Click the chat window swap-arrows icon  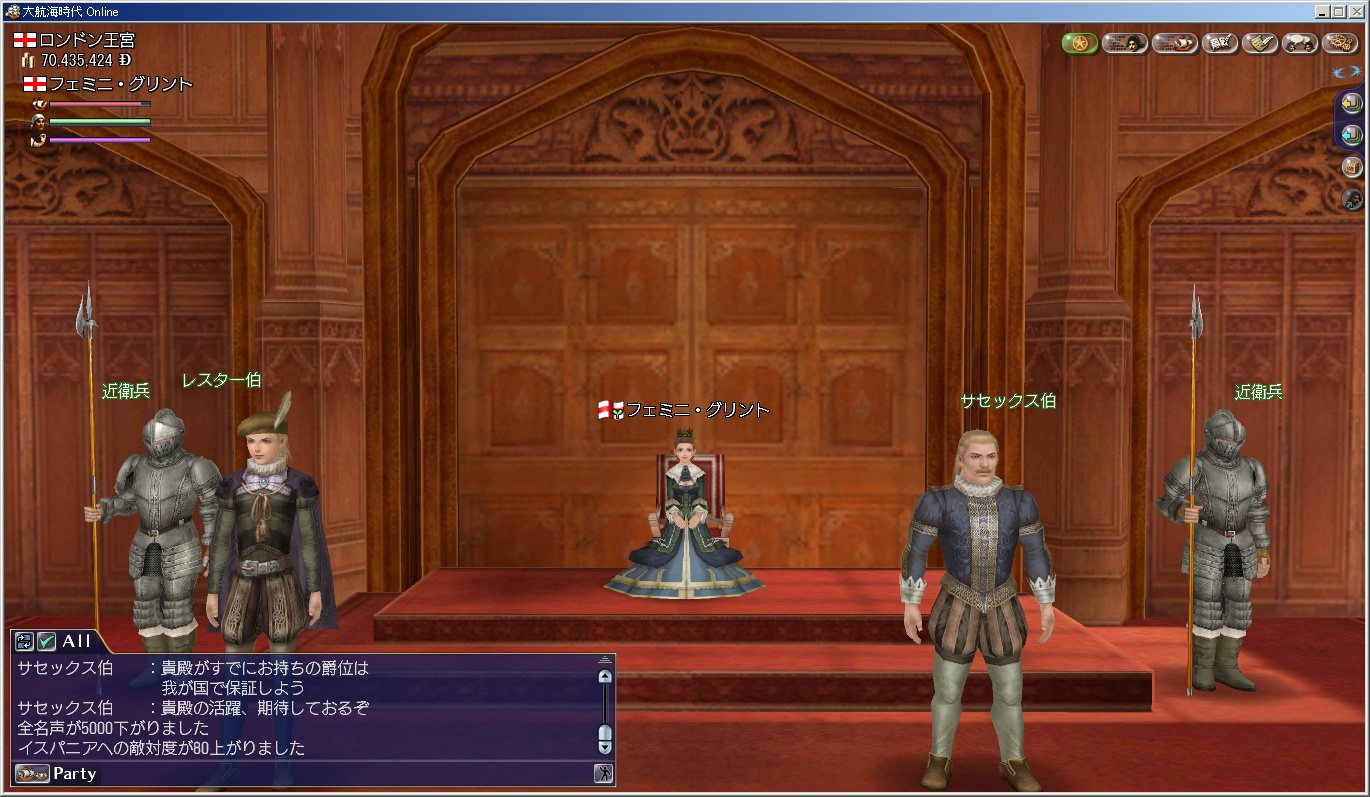click(25, 641)
